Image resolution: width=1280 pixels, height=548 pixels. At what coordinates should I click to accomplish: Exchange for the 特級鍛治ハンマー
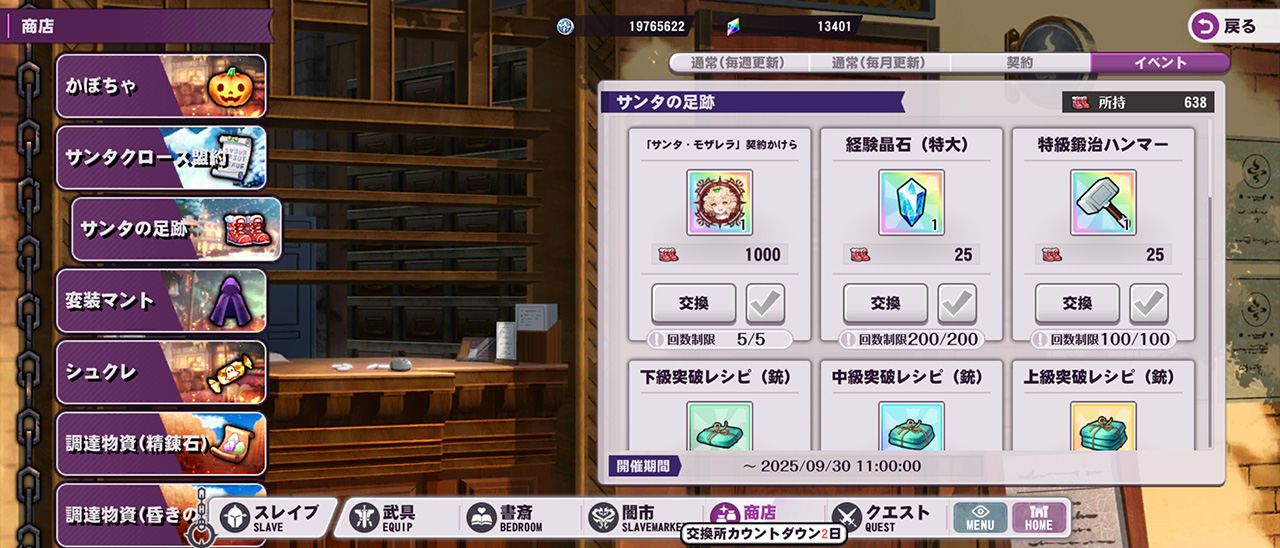1077,303
